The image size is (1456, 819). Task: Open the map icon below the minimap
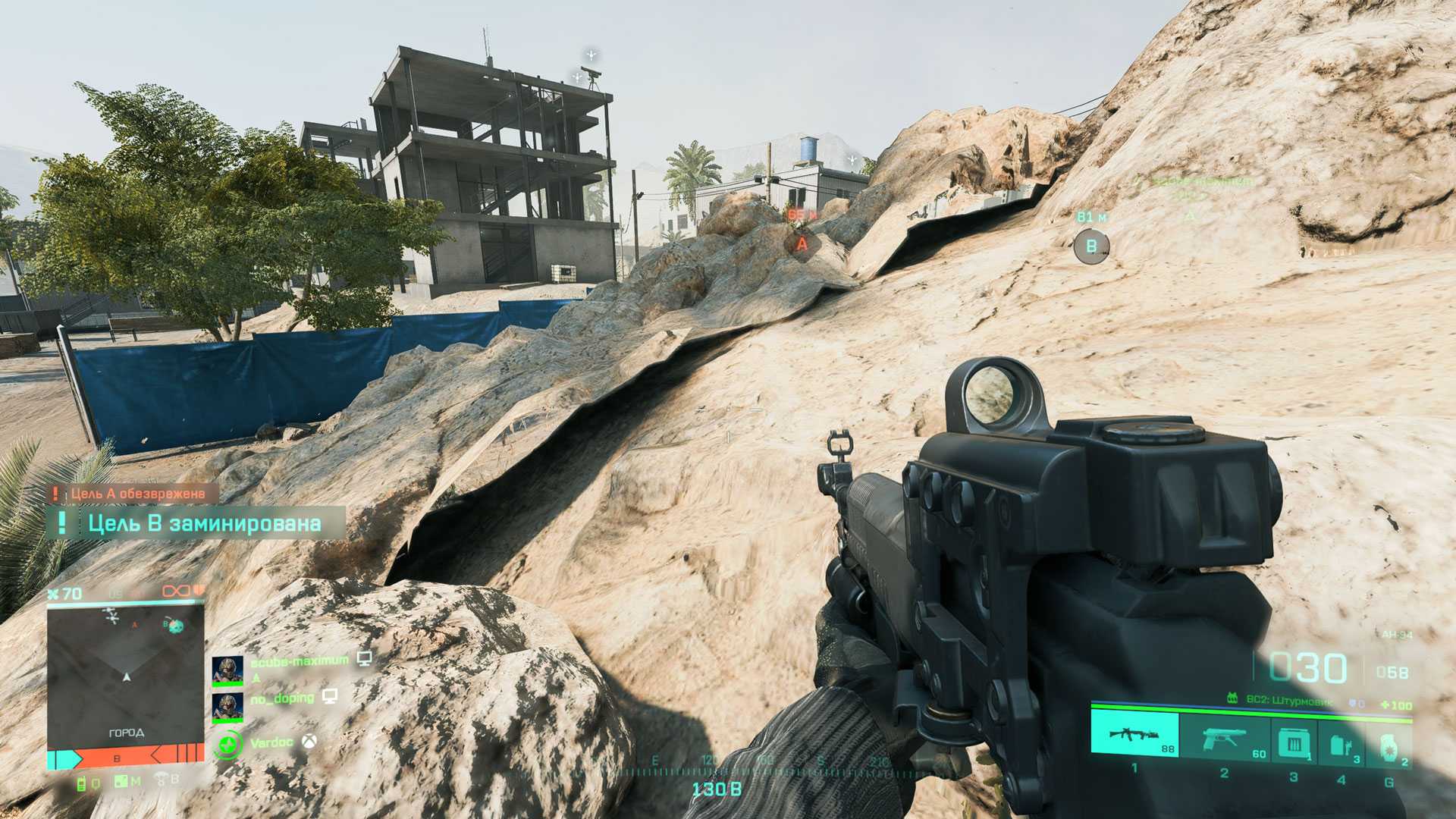pyautogui.click(x=121, y=781)
